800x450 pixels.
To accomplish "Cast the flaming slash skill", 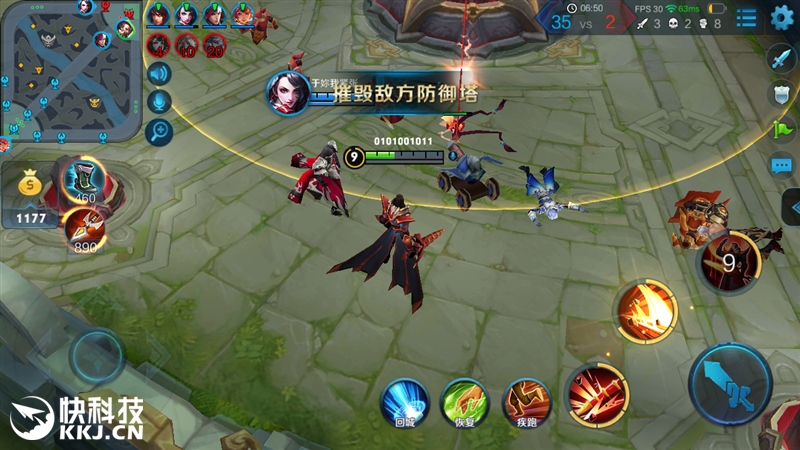I will 645,310.
